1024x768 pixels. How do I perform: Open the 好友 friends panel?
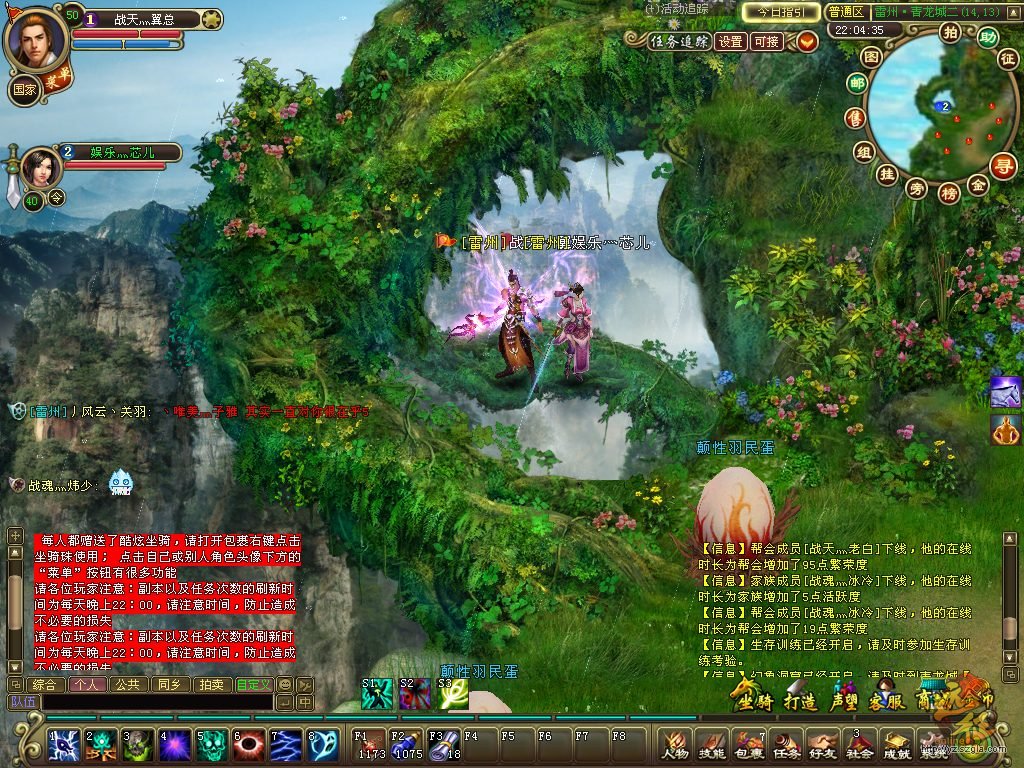[822, 745]
